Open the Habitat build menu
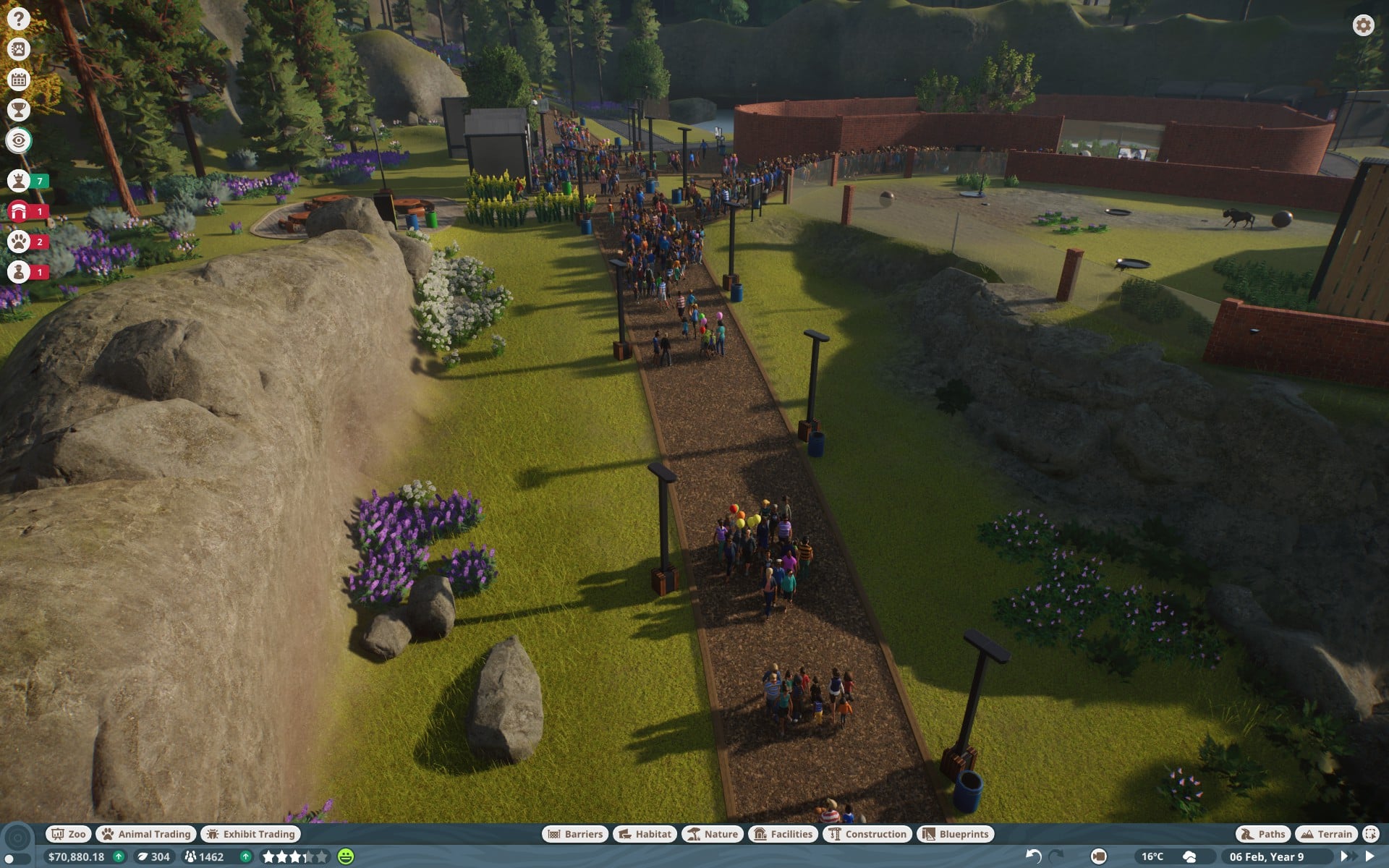This screenshot has width=1389, height=868. pyautogui.click(x=645, y=834)
